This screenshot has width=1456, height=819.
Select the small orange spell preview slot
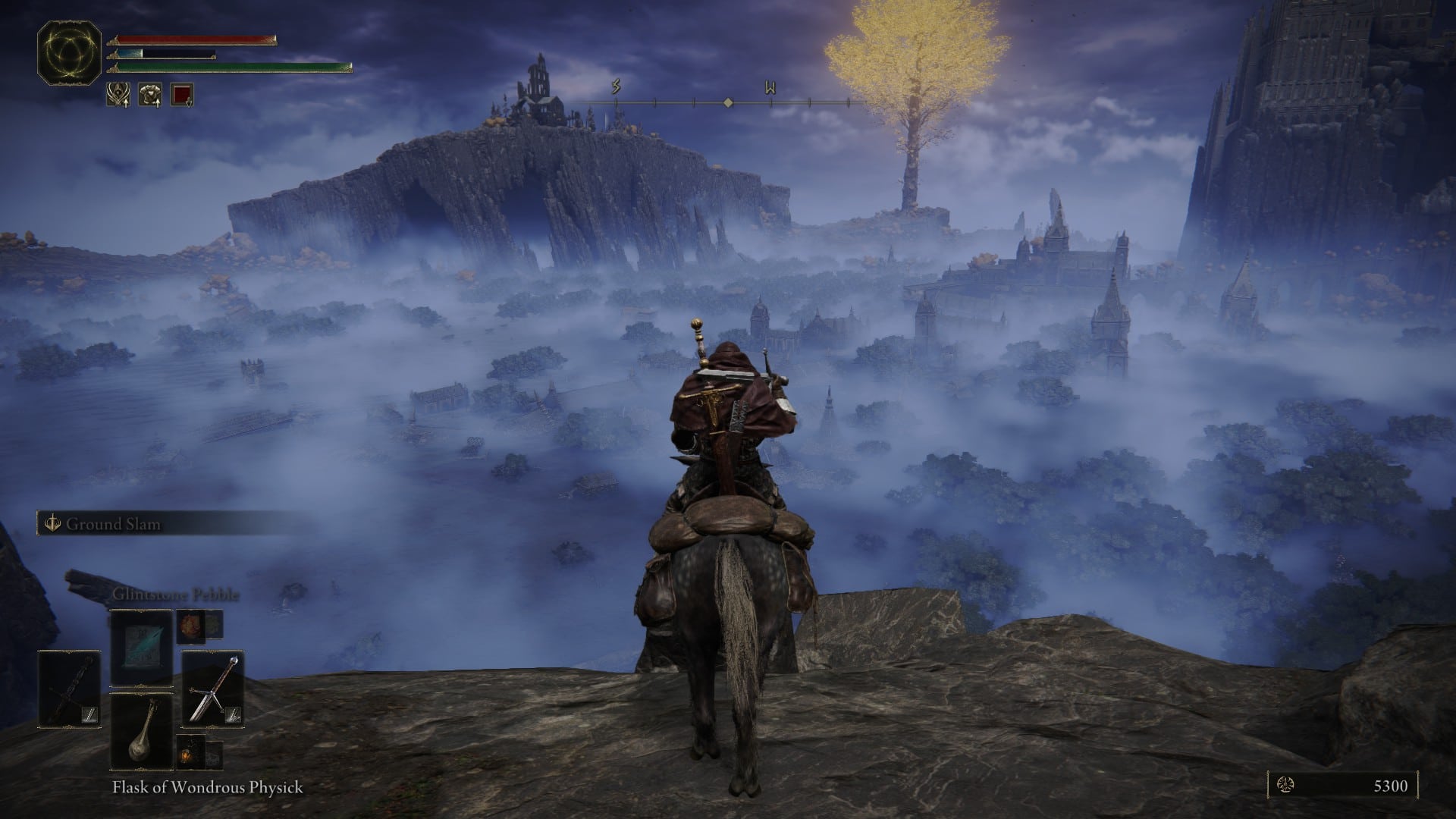coord(189,624)
